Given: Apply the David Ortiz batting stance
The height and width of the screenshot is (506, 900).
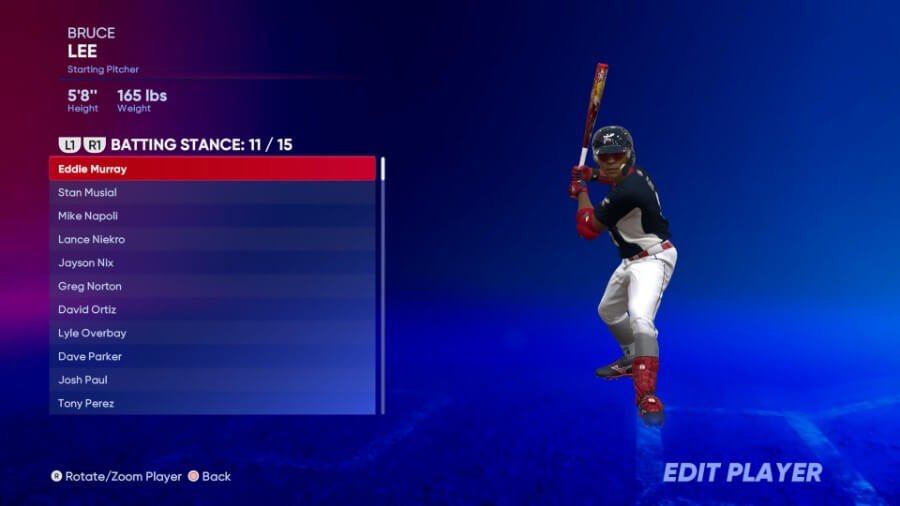Looking at the screenshot, I should point(212,310).
